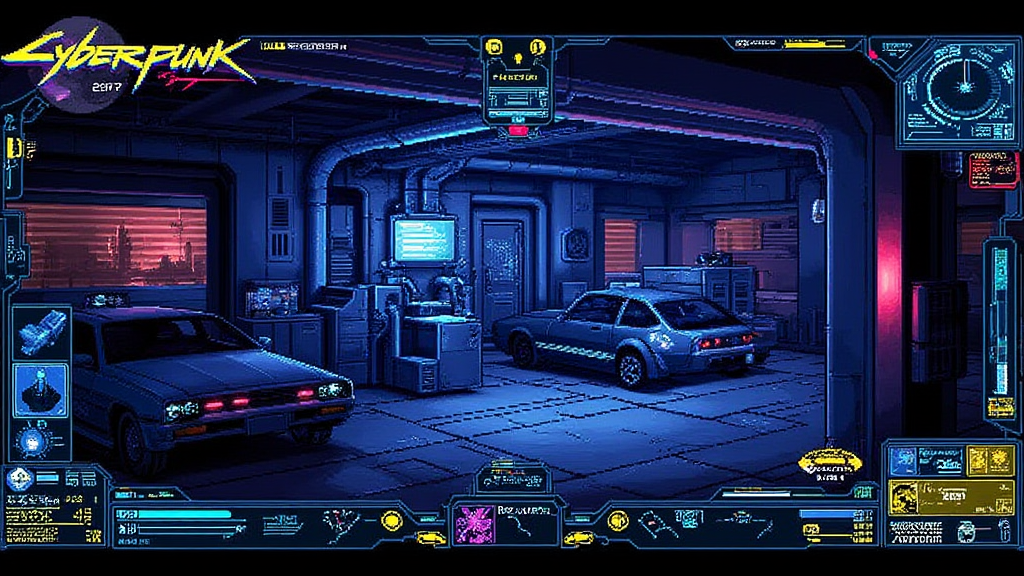1024x576 pixels.
Task: Click the yellow oval floor marker badge
Action: tap(830, 462)
